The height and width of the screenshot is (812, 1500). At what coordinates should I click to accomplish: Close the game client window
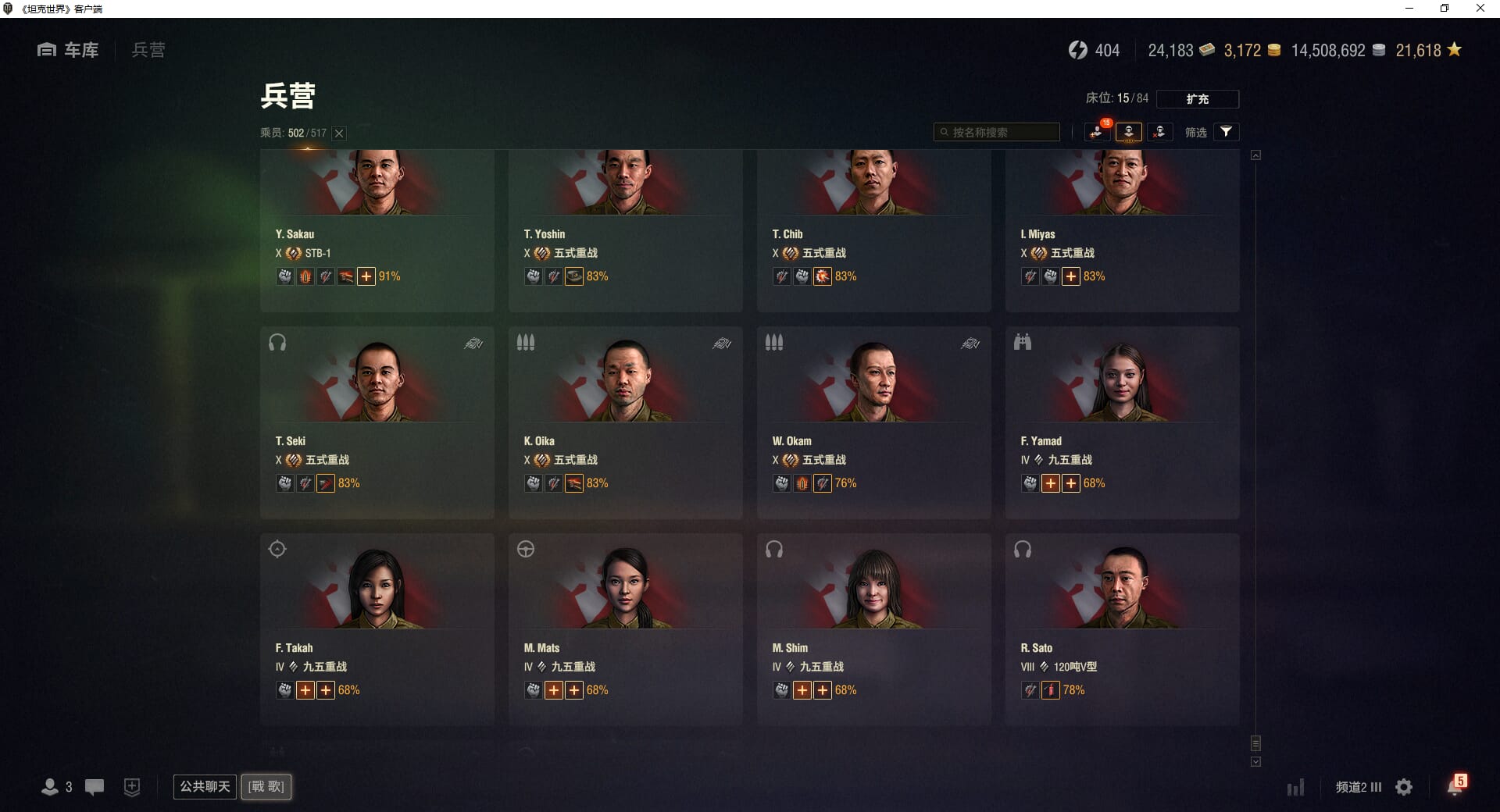[x=1480, y=9]
